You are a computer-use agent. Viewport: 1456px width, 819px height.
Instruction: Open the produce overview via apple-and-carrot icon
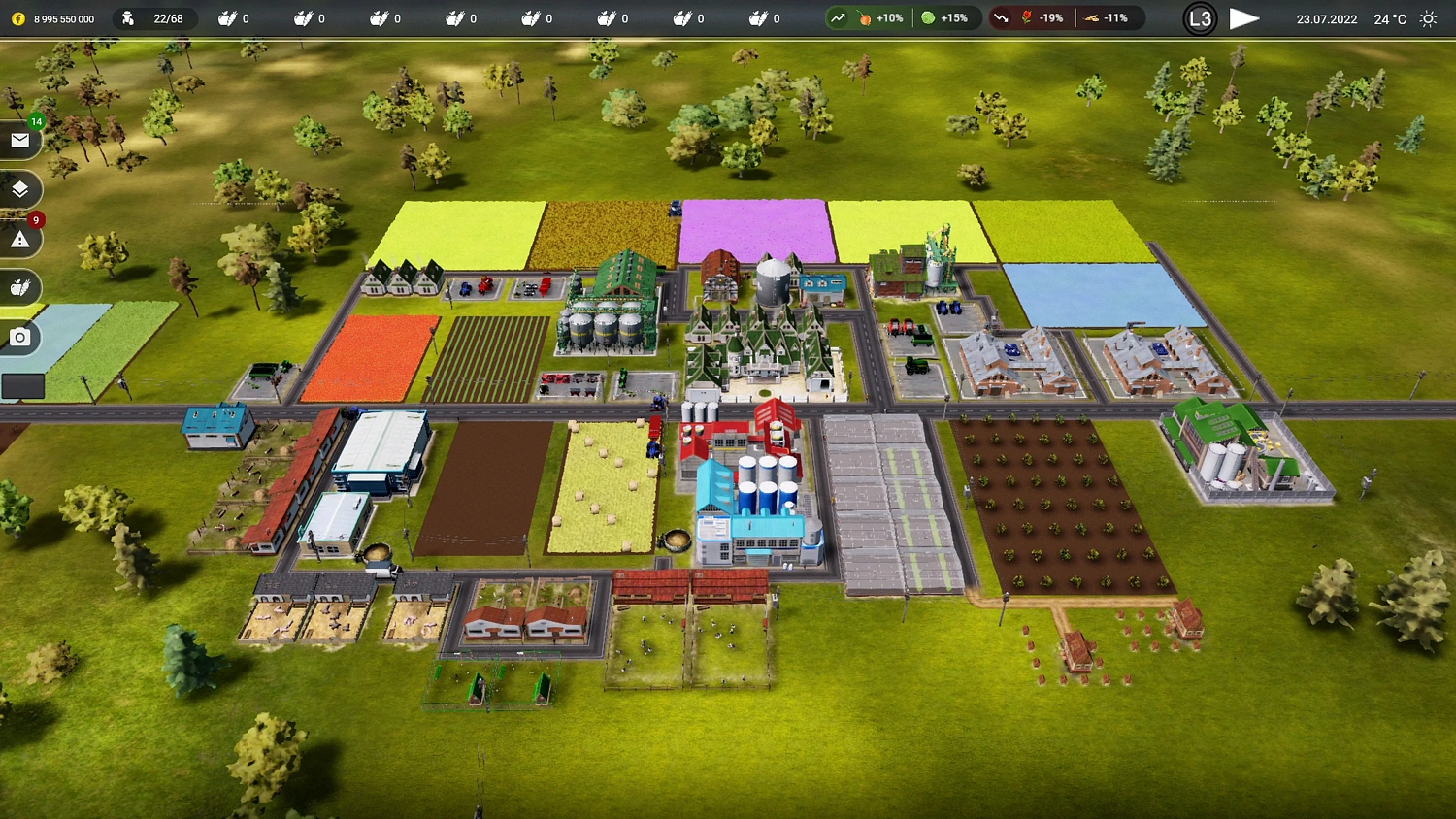tap(20, 287)
